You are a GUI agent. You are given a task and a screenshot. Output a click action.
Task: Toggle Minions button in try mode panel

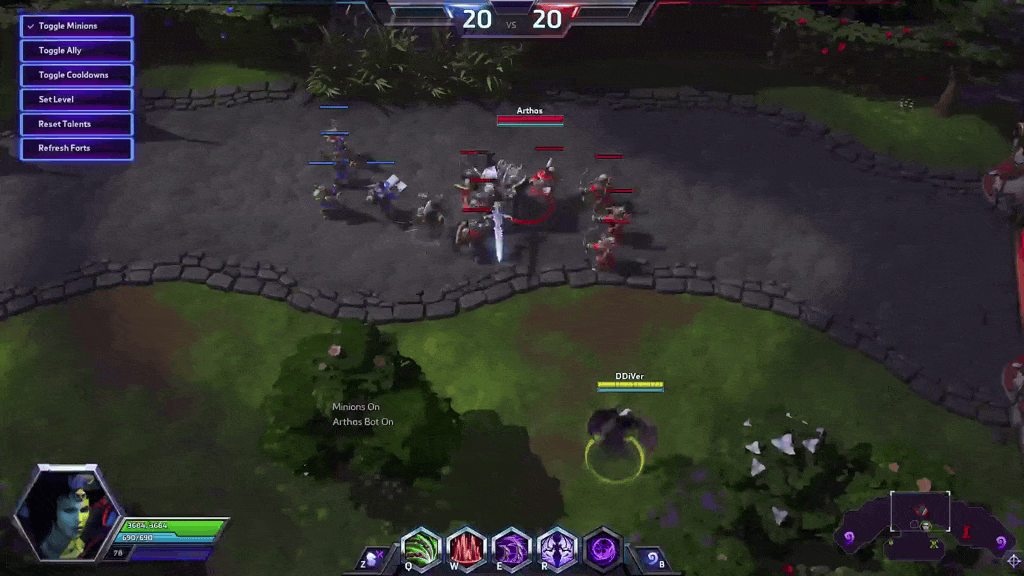tap(76, 26)
